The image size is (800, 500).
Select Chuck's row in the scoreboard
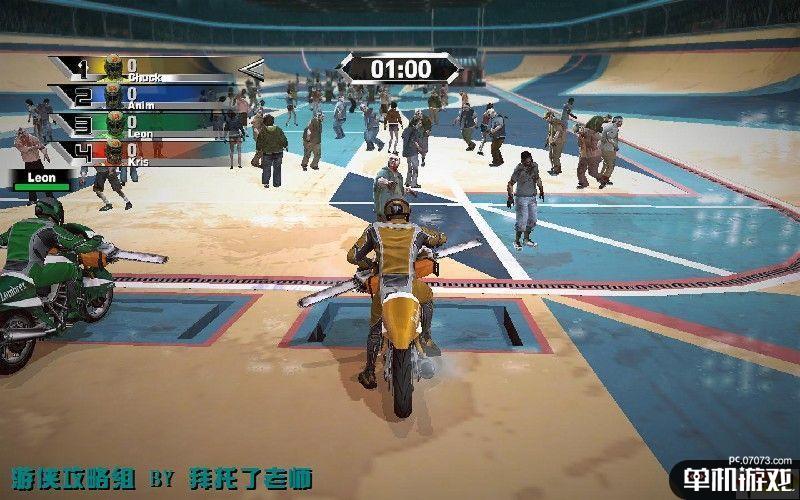(x=160, y=69)
